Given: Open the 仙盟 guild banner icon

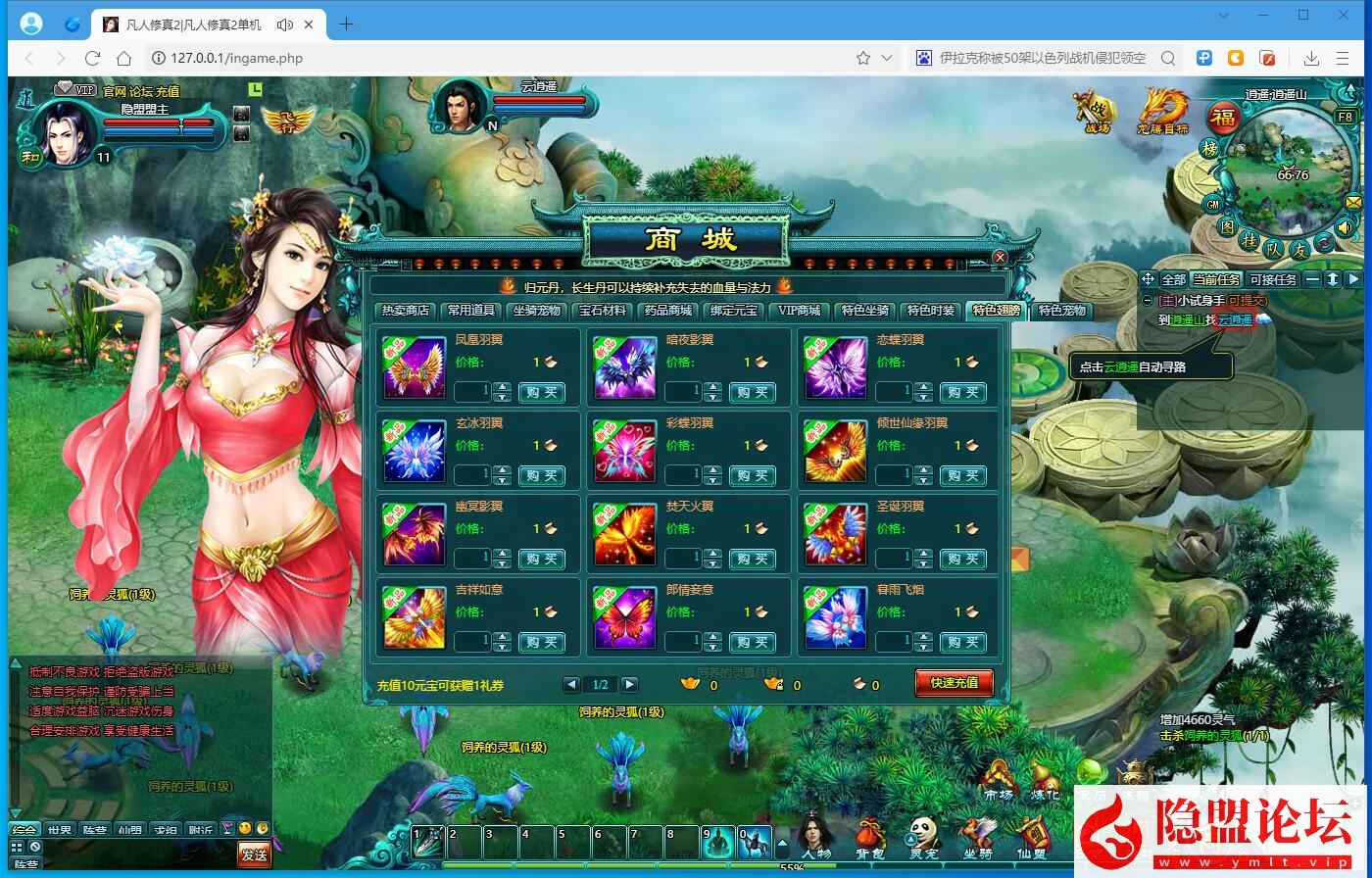Looking at the screenshot, I should pyautogui.click(x=1035, y=833).
